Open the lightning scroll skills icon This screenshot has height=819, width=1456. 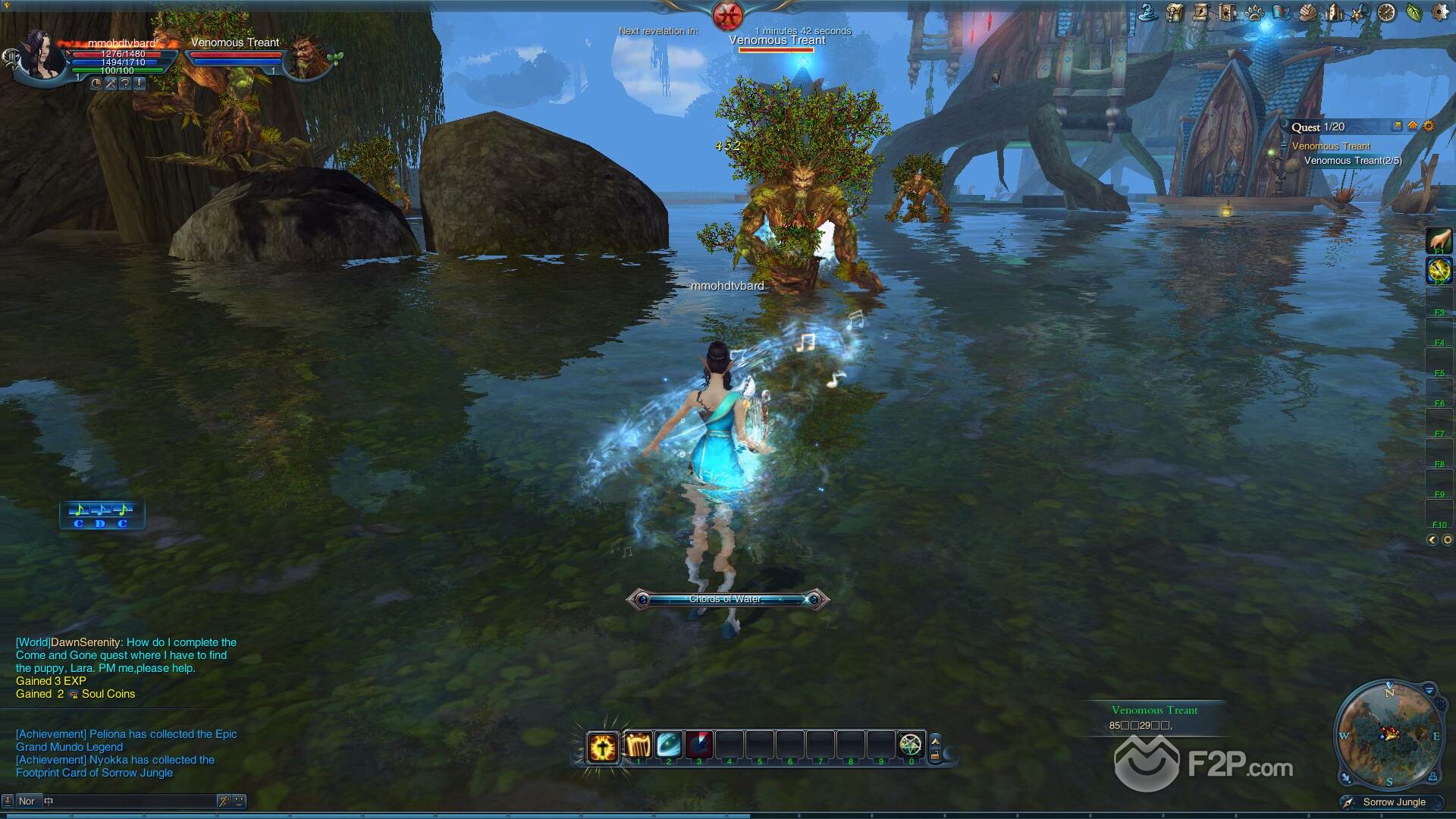point(1201,12)
